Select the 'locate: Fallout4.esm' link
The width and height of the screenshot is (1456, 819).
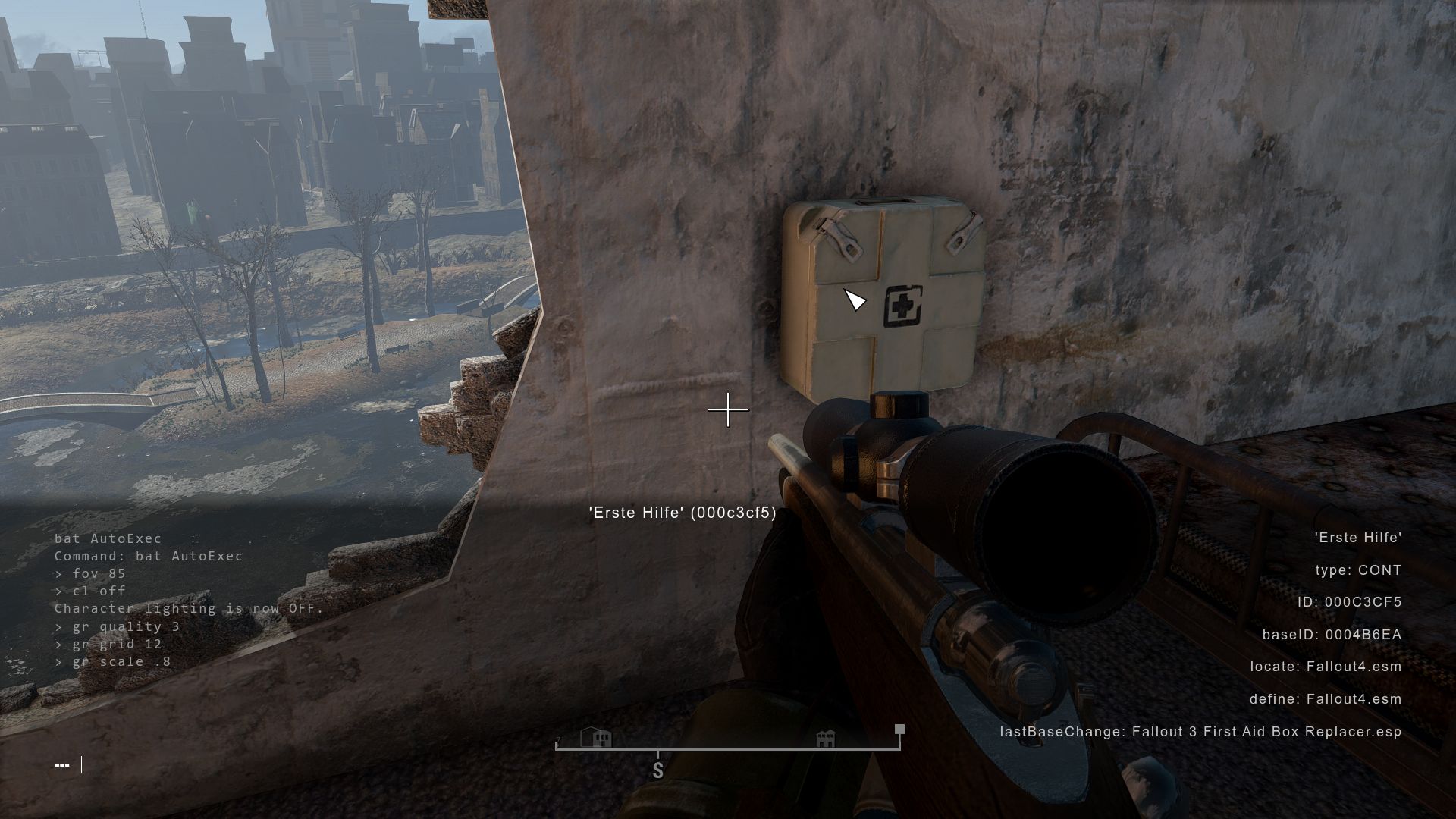[x=1326, y=667]
